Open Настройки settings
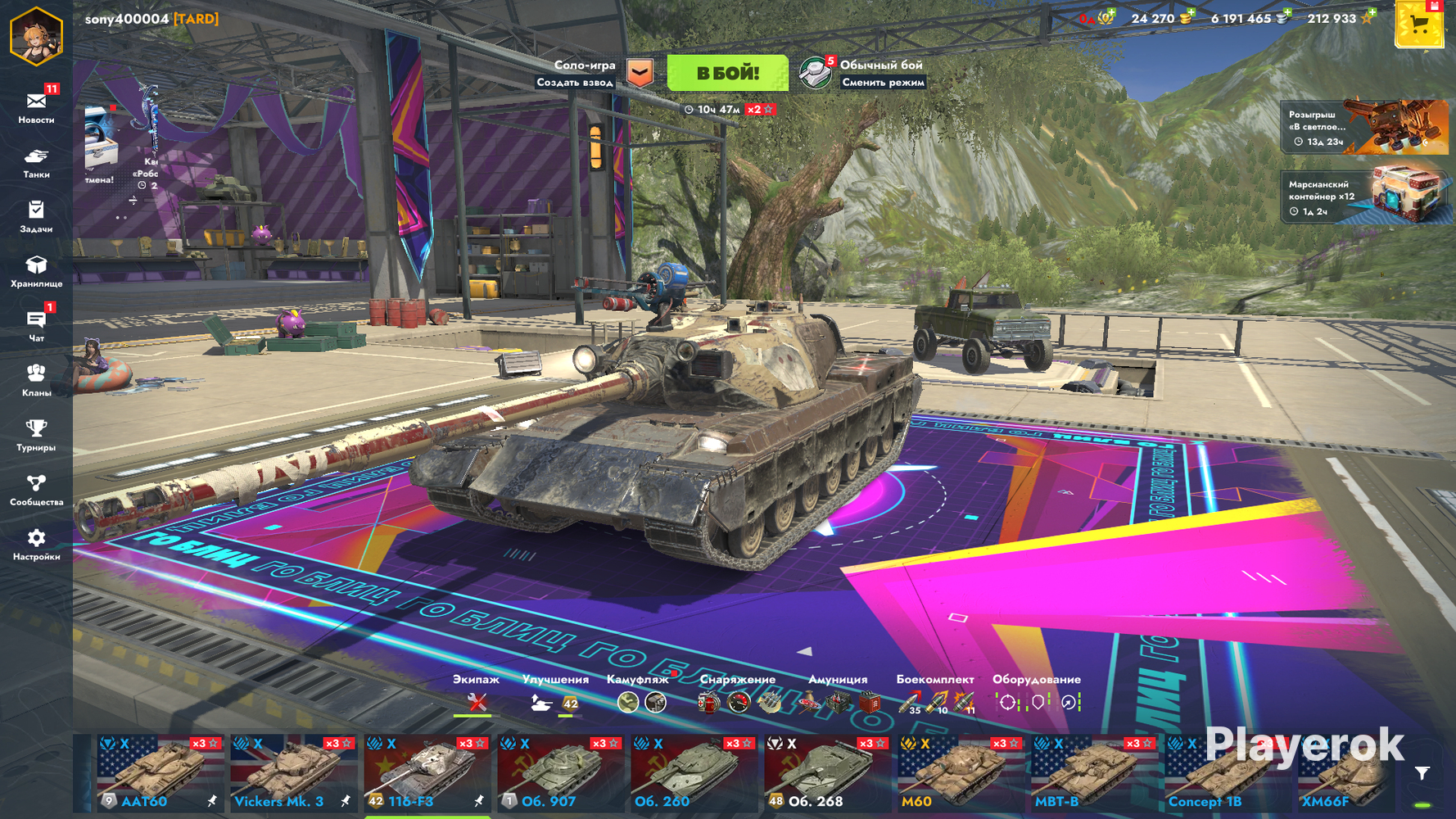Viewport: 1456px width, 819px height. 36,545
